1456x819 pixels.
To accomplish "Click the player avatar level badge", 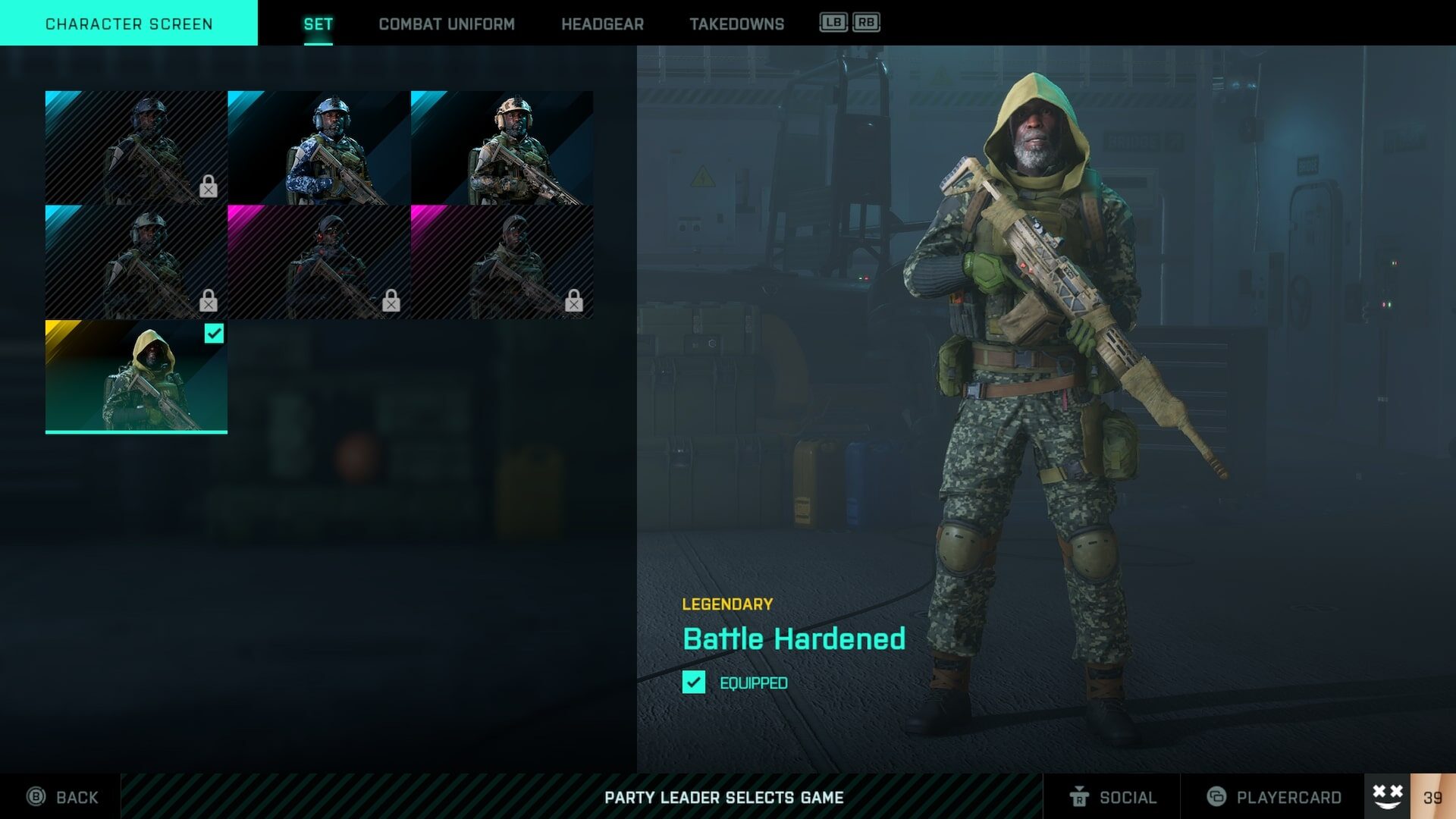I will tap(1410, 796).
